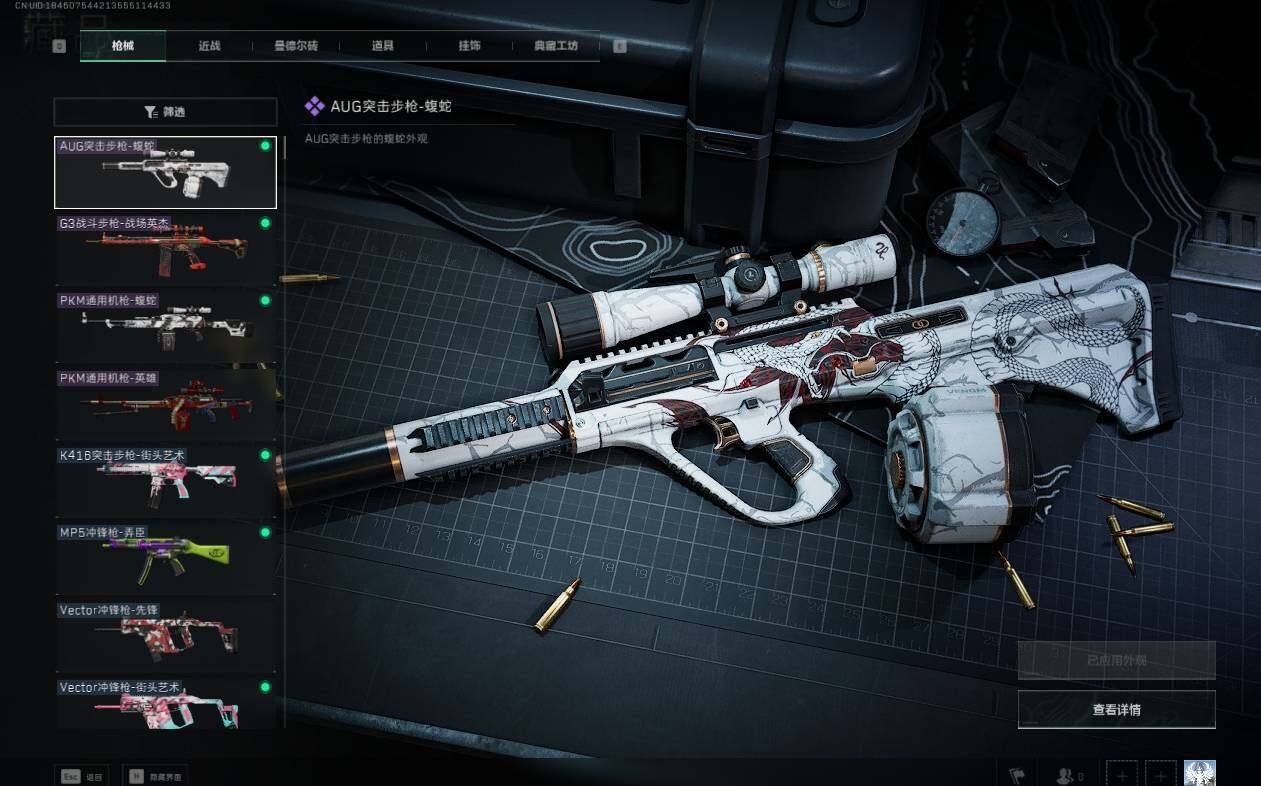This screenshot has height=786, width=1261.
Task: Switch to the 挂饰 charms tab
Action: click(469, 46)
